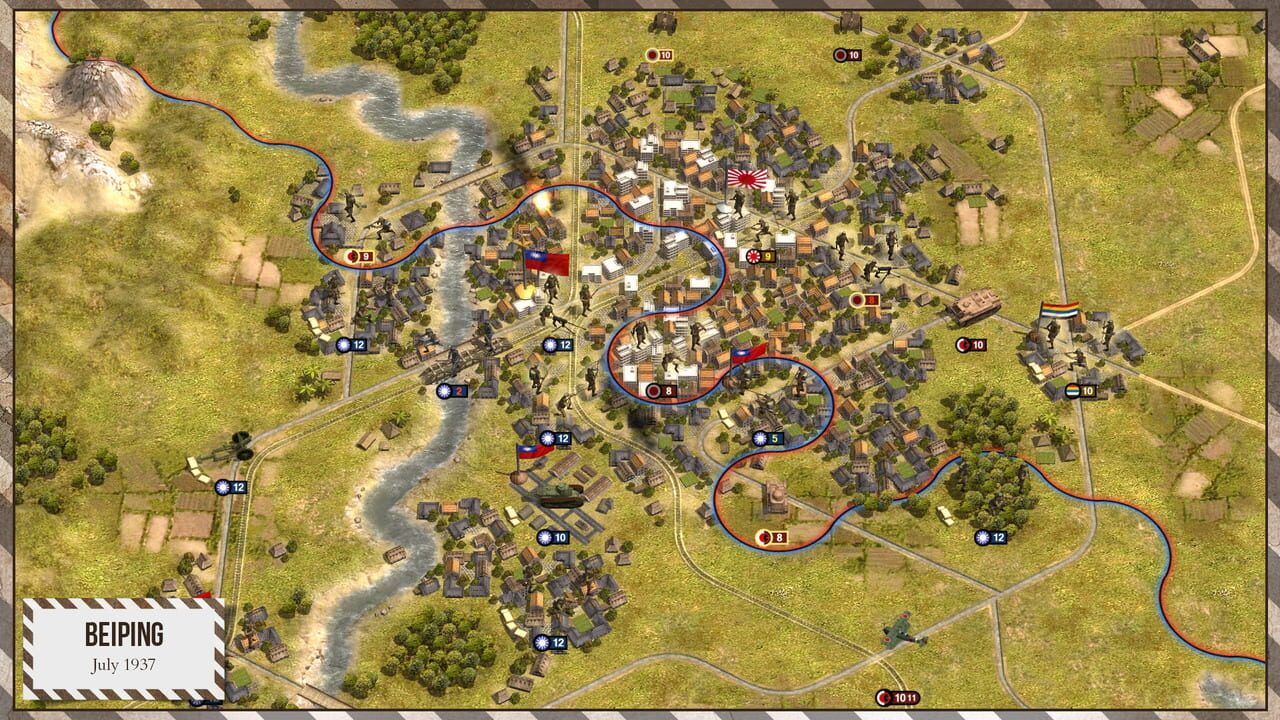This screenshot has width=1280, height=720.
Task: Click the boat unit docked along the river
Action: pyautogui.click(x=394, y=553)
